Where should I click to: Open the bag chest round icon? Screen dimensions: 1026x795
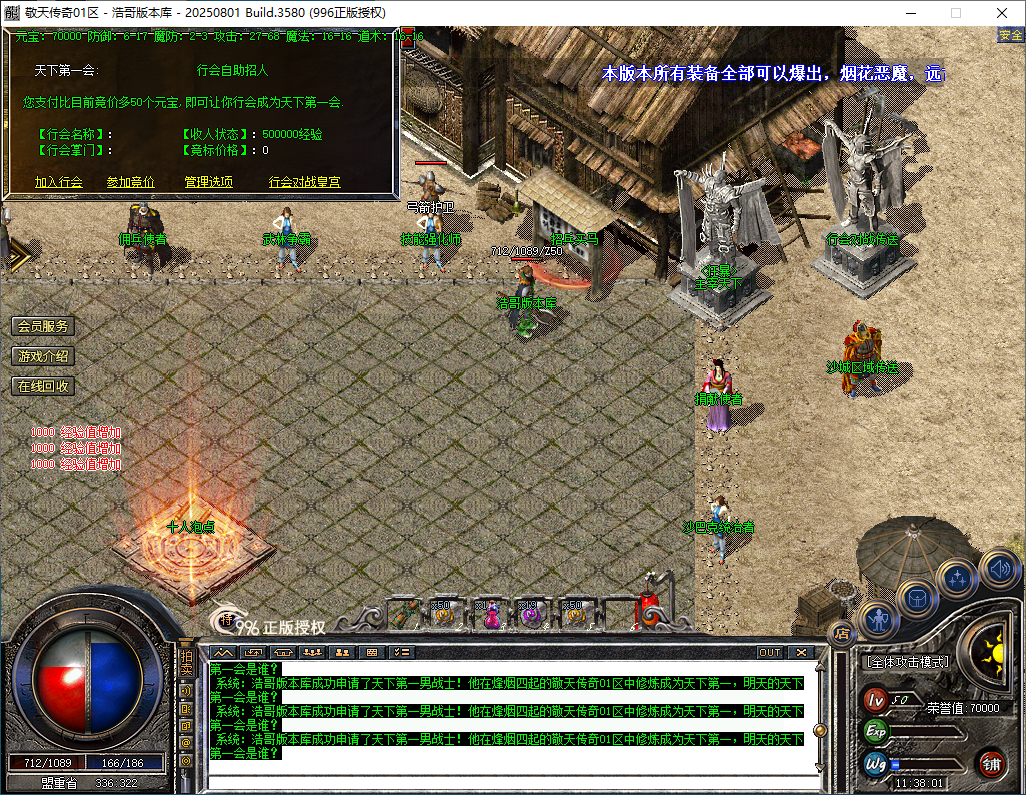click(916, 598)
